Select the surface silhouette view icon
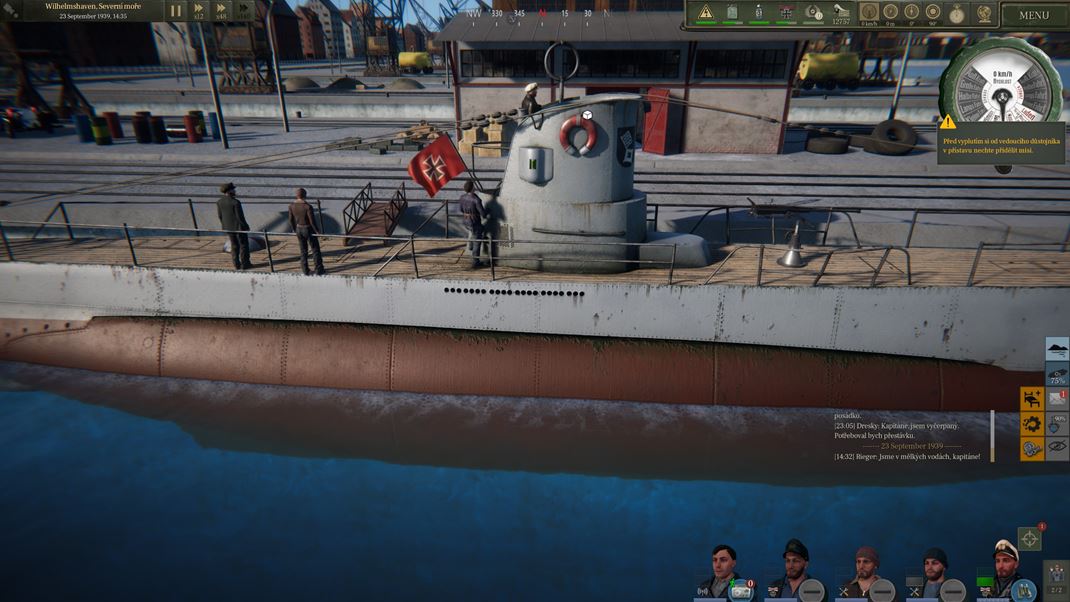Screen dimensions: 1070x602 1057,348
